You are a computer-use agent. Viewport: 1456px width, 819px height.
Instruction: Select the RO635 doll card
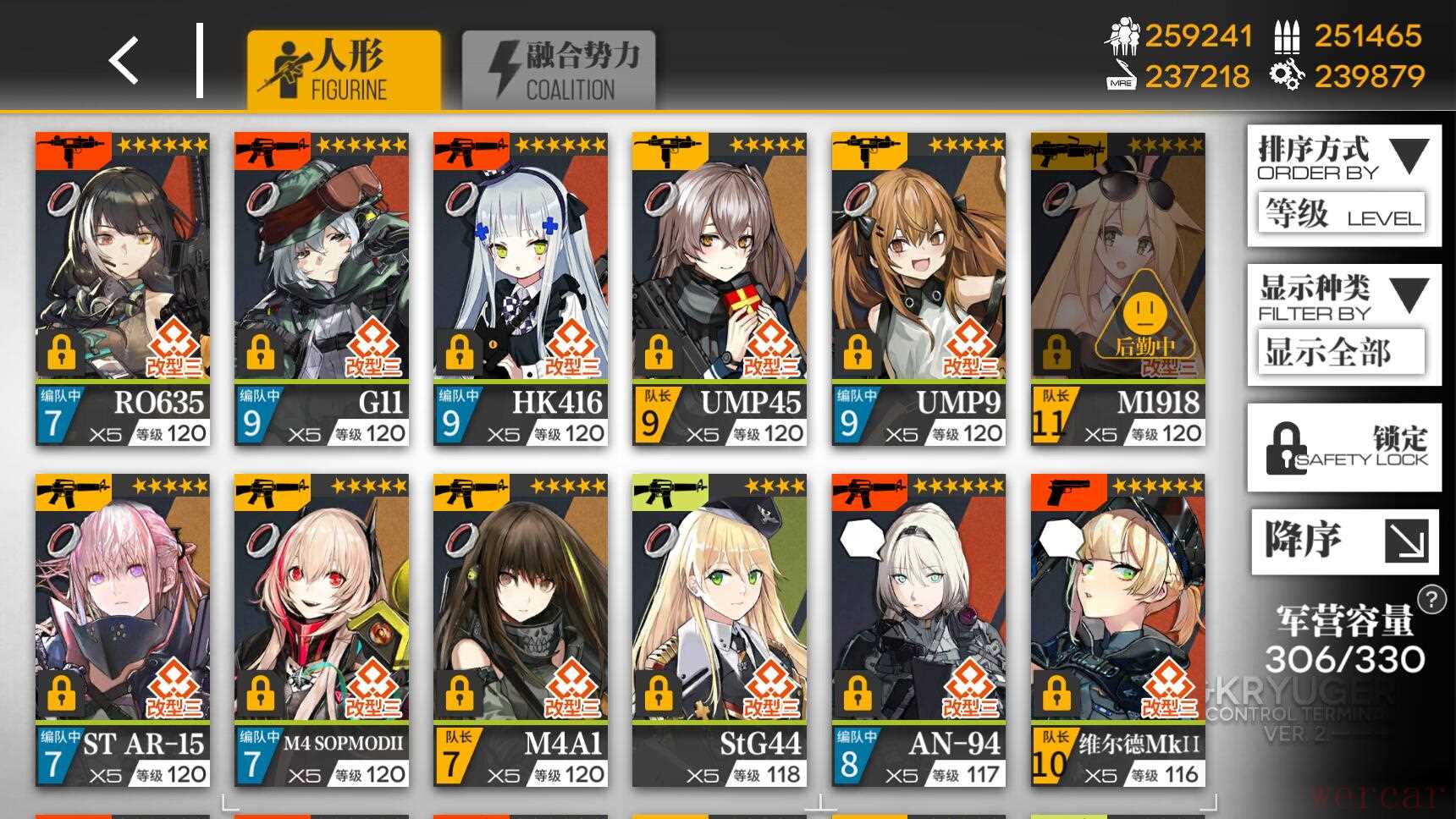123,289
